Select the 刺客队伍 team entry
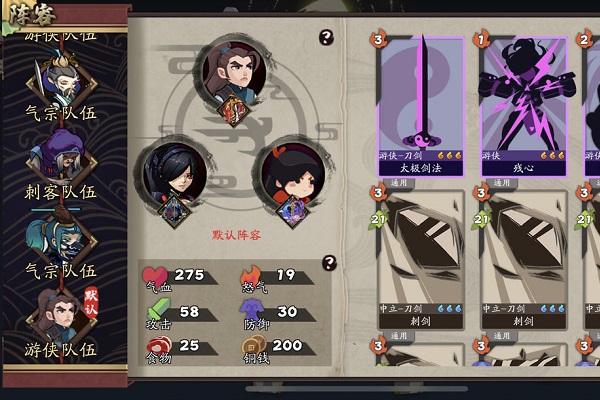The image size is (600, 400). click(x=61, y=166)
